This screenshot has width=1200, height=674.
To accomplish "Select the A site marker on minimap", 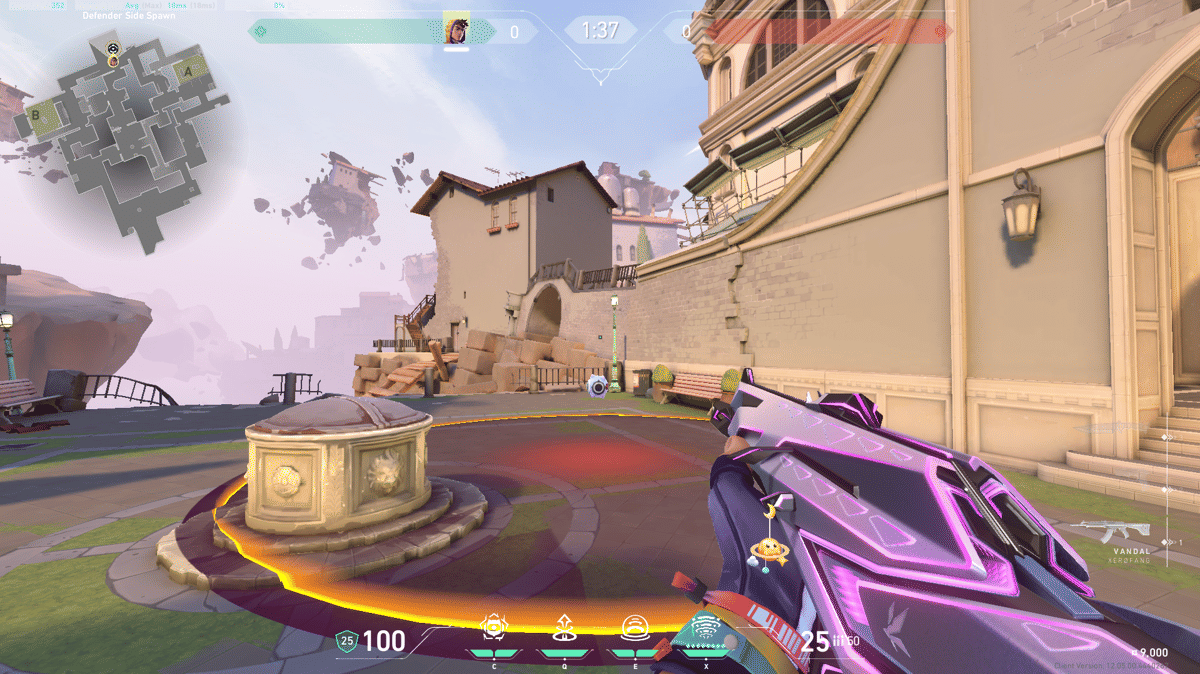I will (x=187, y=70).
